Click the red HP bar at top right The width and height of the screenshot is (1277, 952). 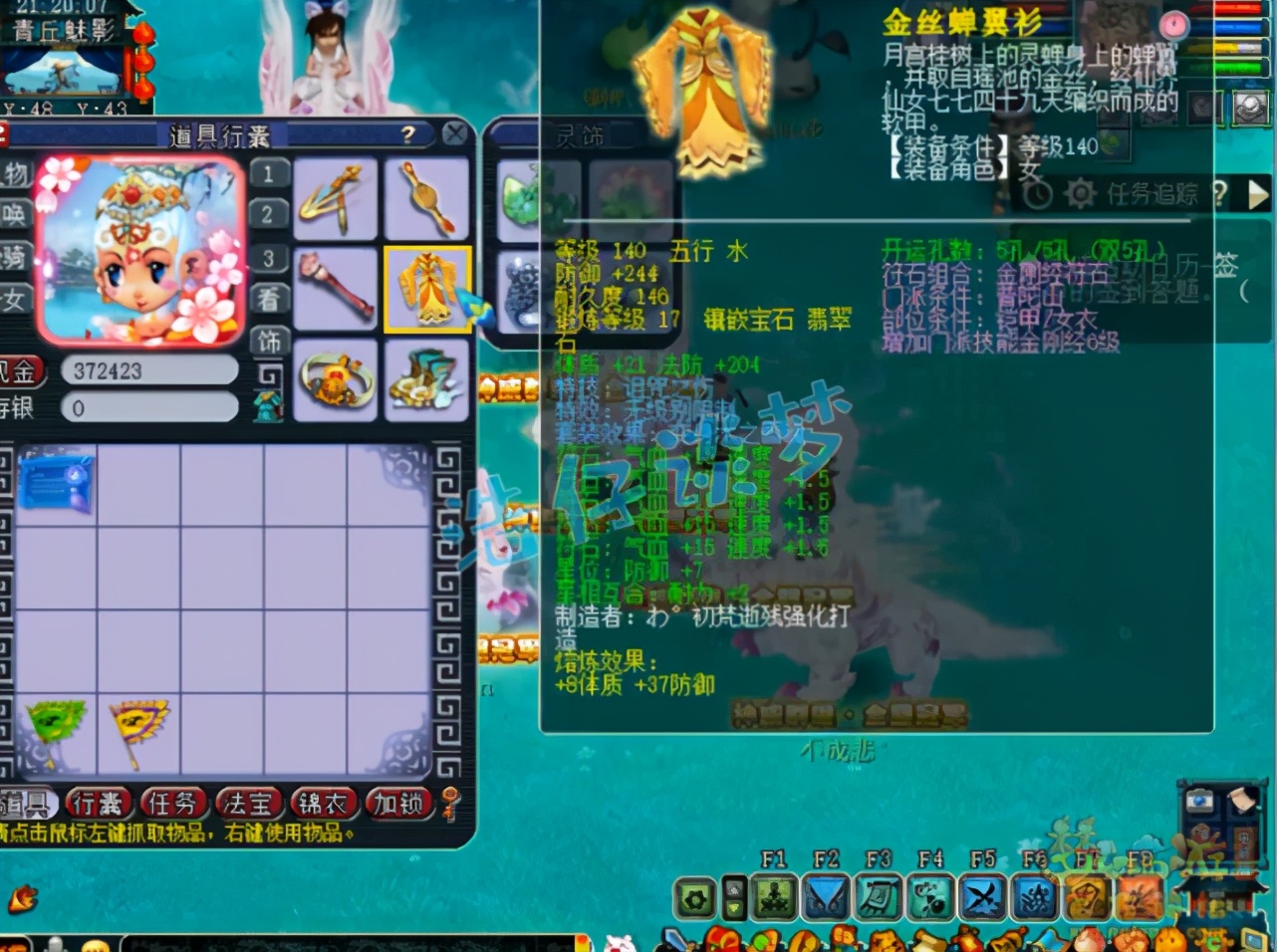[x=1235, y=8]
